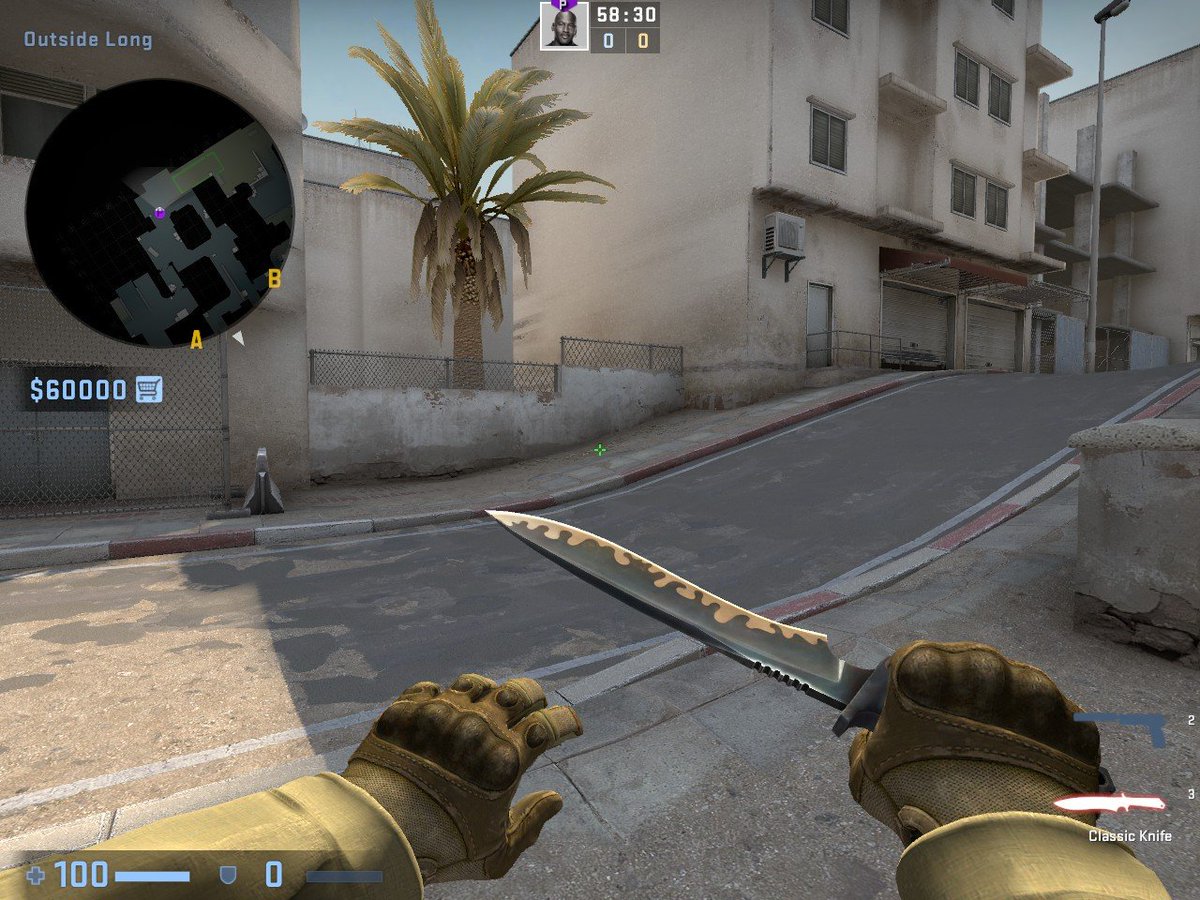
Task: Select the pistol weapon slot
Action: (1120, 727)
